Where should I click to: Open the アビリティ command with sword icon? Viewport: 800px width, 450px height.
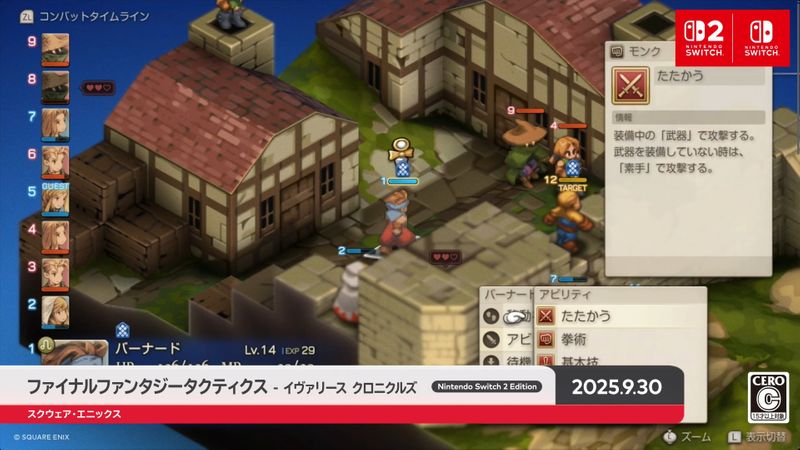[x=508, y=339]
